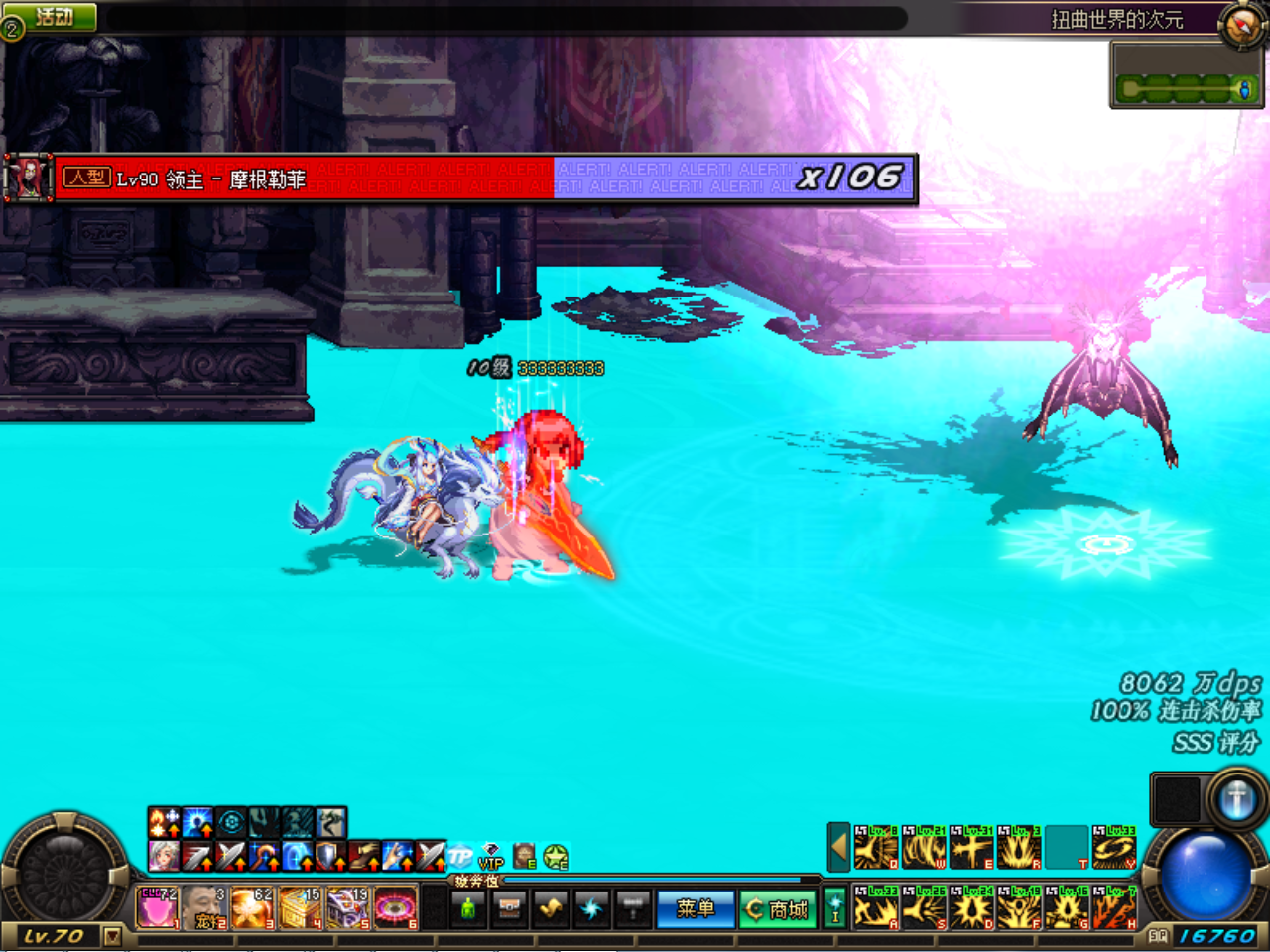
Task: Toggle the skill bar with the green I button
Action: [834, 908]
